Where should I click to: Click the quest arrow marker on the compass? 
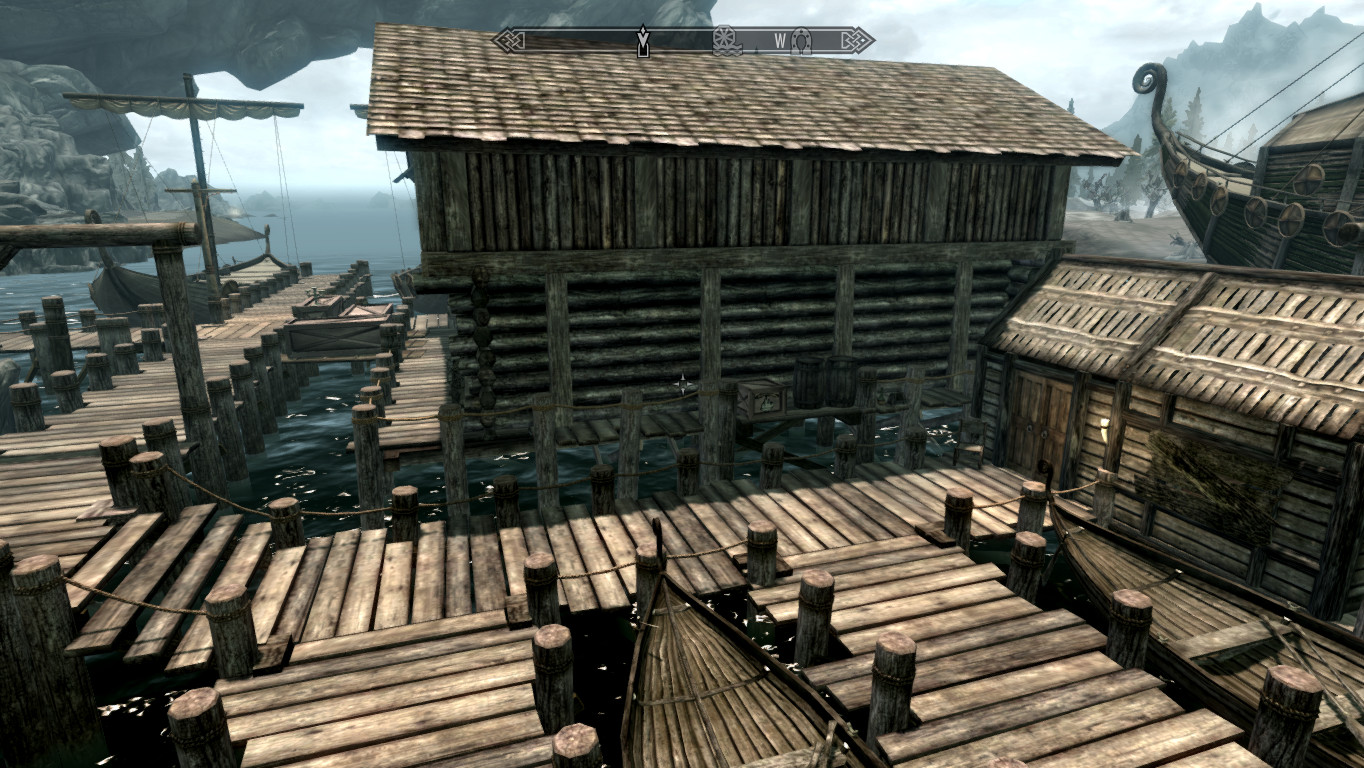(x=643, y=42)
